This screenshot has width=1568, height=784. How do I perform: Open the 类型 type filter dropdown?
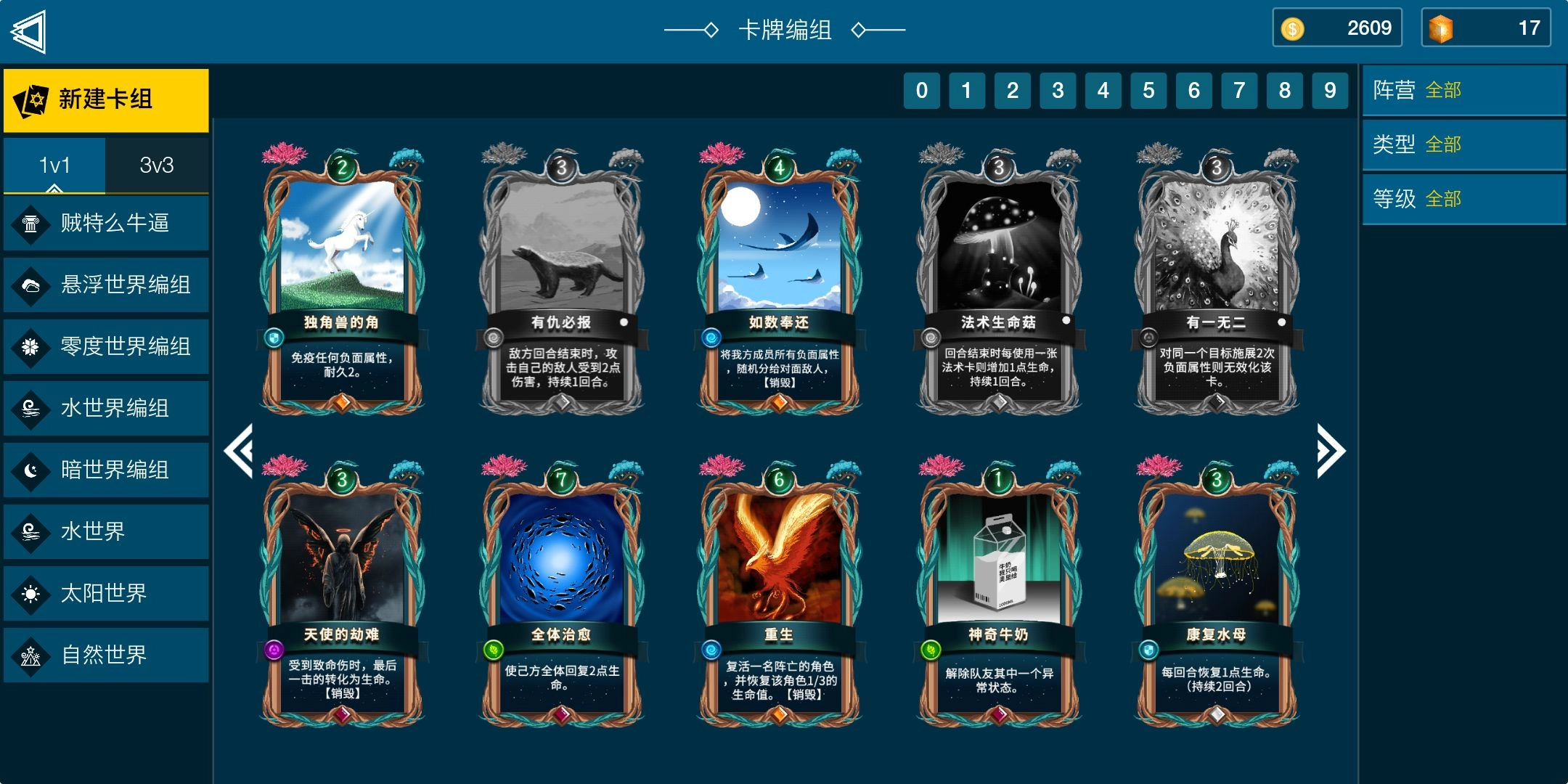click(1463, 144)
